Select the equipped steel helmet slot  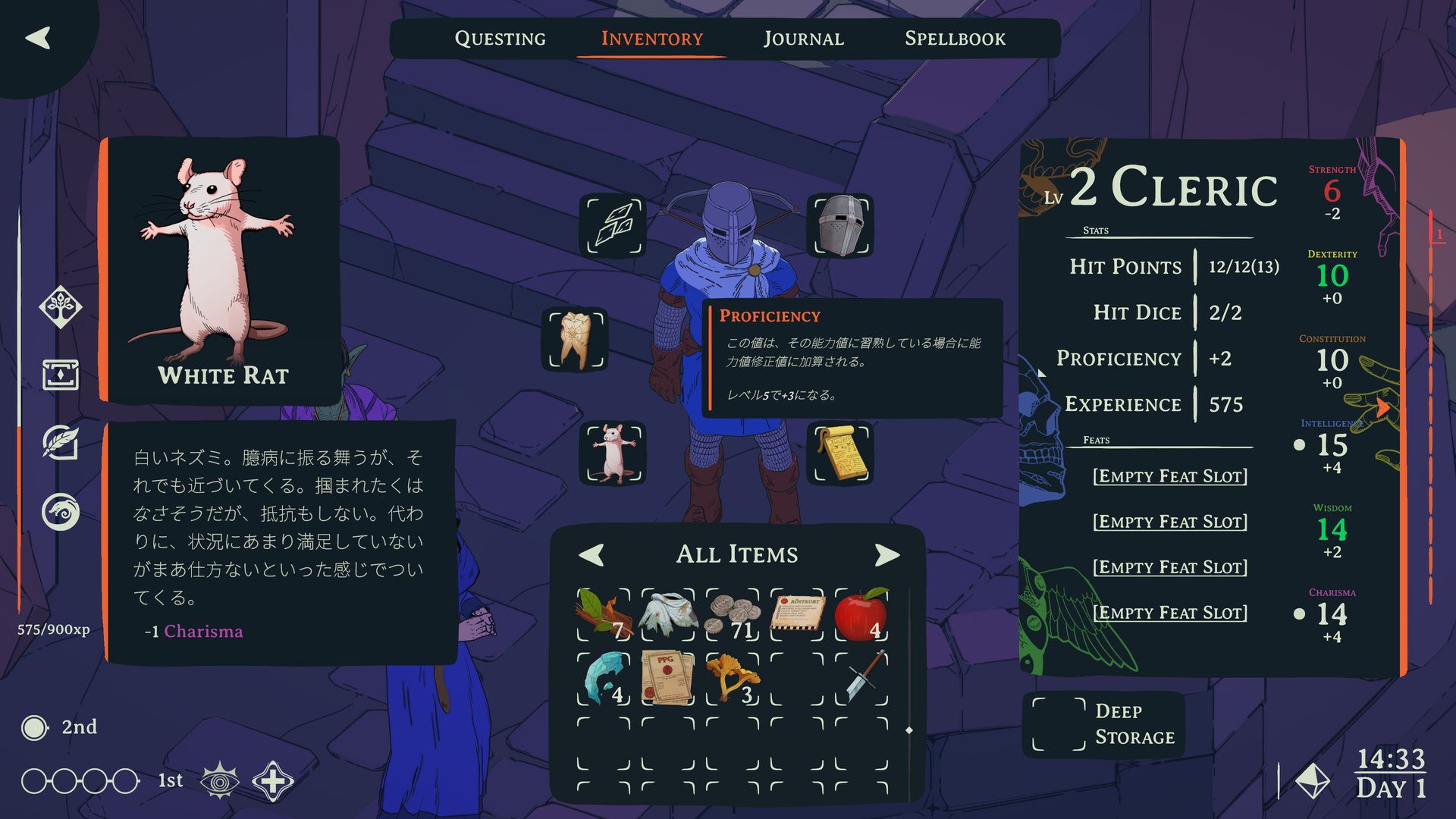[840, 225]
